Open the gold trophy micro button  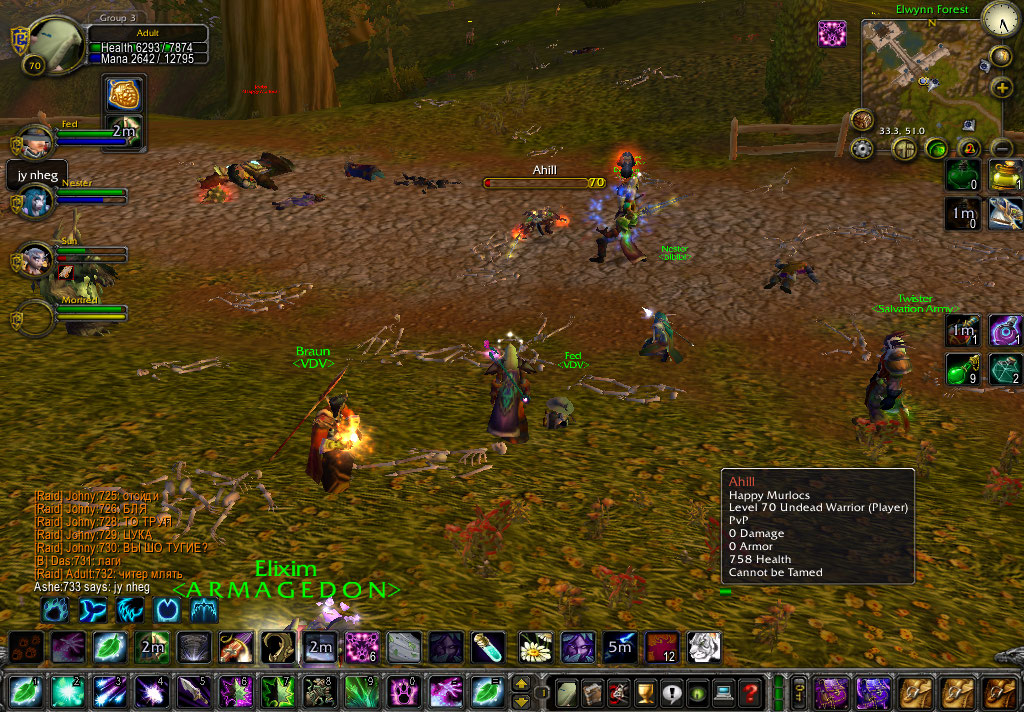coord(645,692)
